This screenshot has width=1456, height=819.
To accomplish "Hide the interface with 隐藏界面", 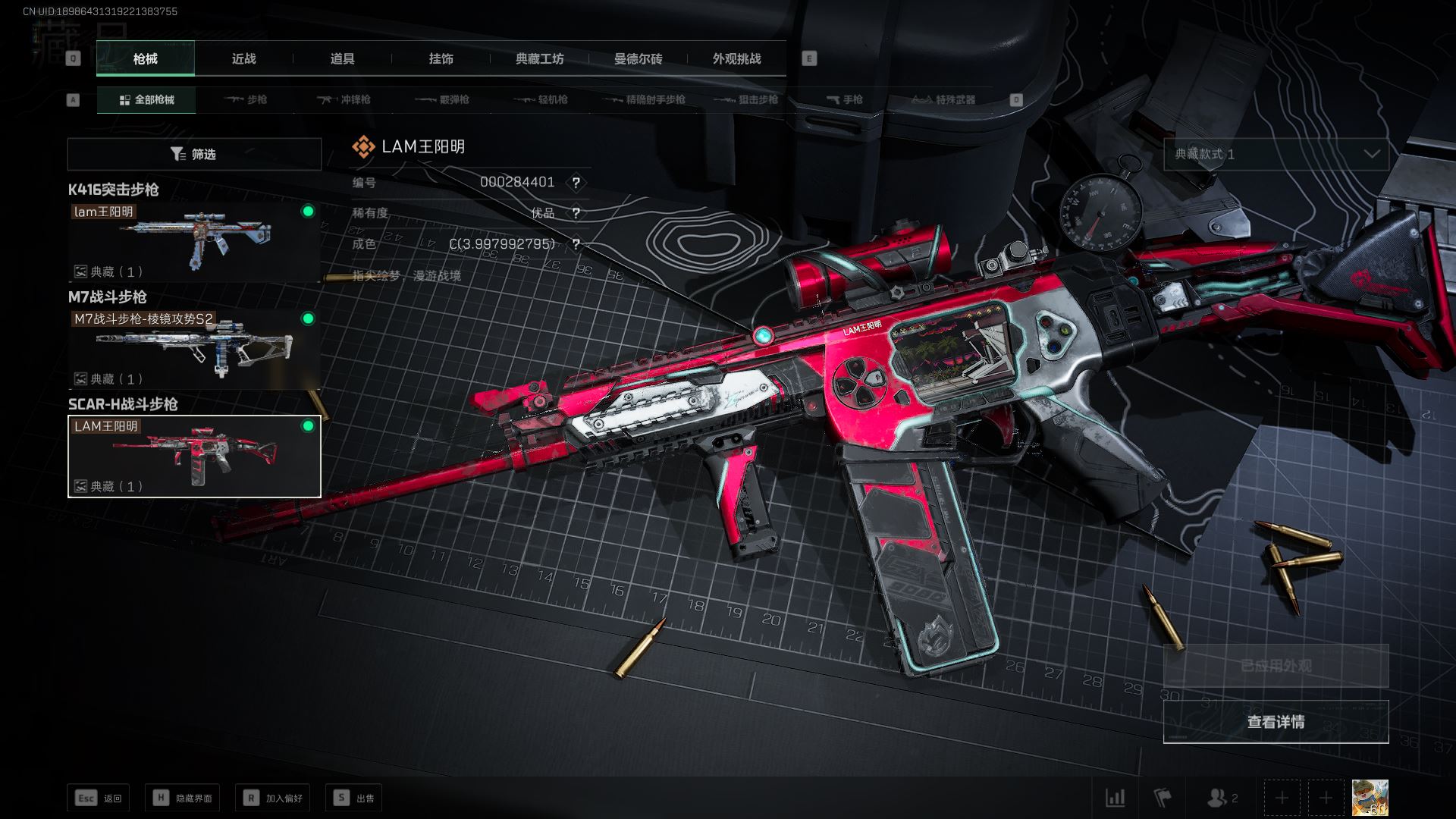I will point(183,798).
